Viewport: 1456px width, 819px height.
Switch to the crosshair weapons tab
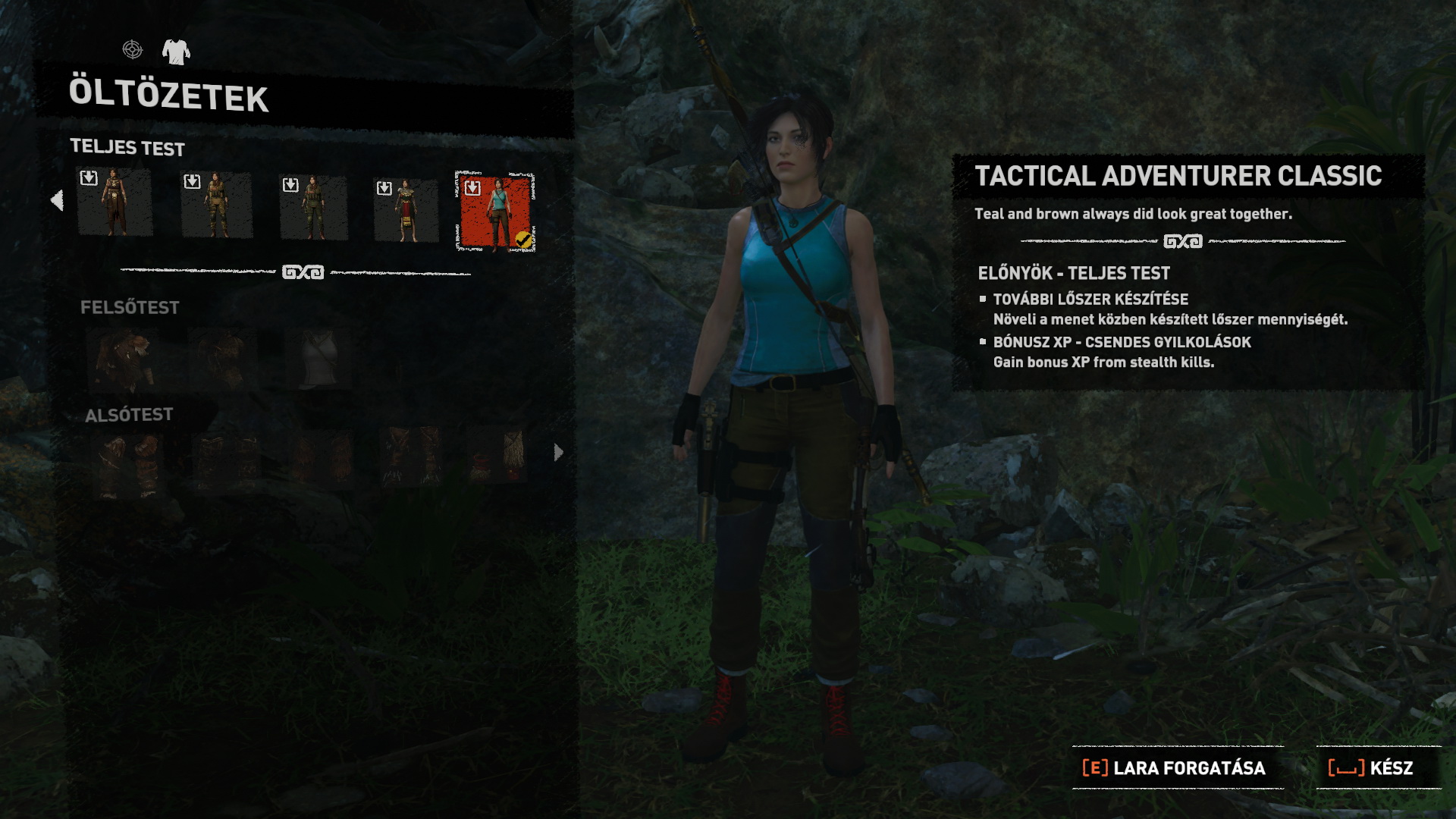click(133, 50)
